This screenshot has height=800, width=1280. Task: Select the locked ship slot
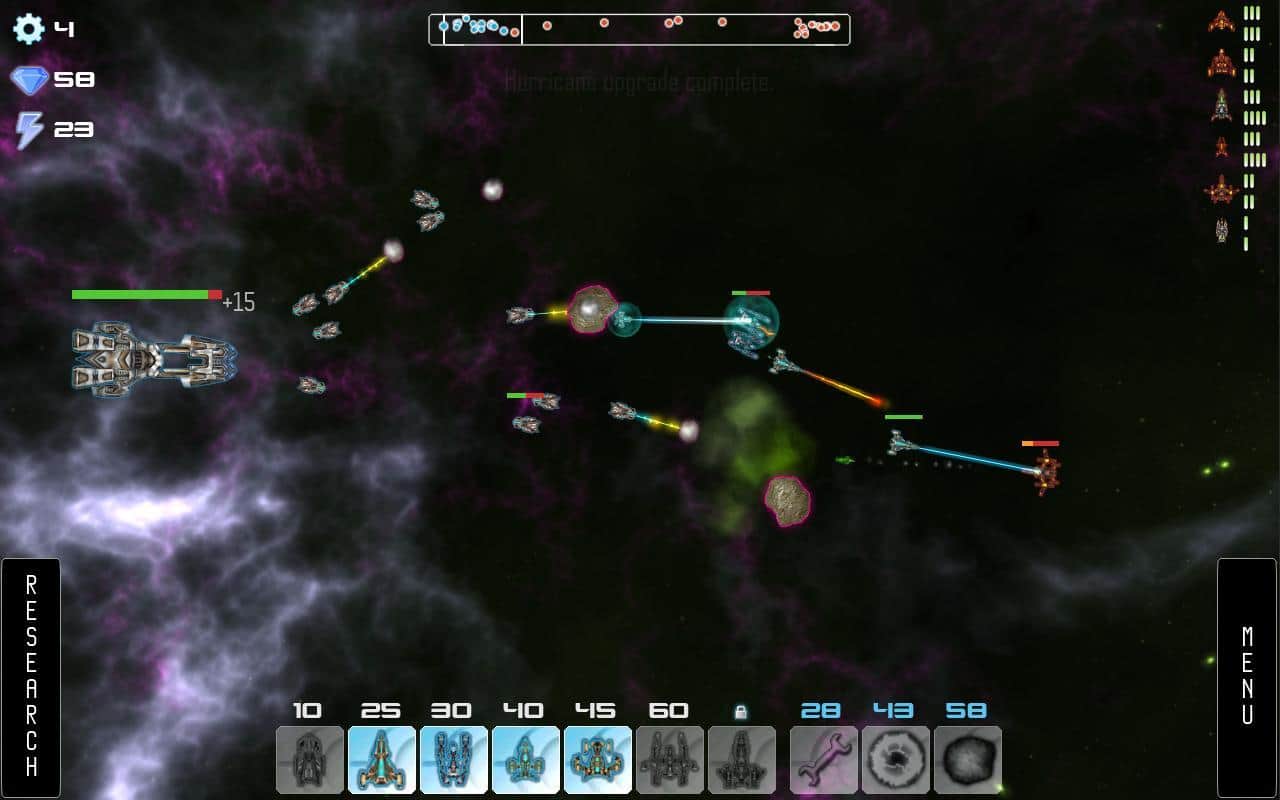742,760
